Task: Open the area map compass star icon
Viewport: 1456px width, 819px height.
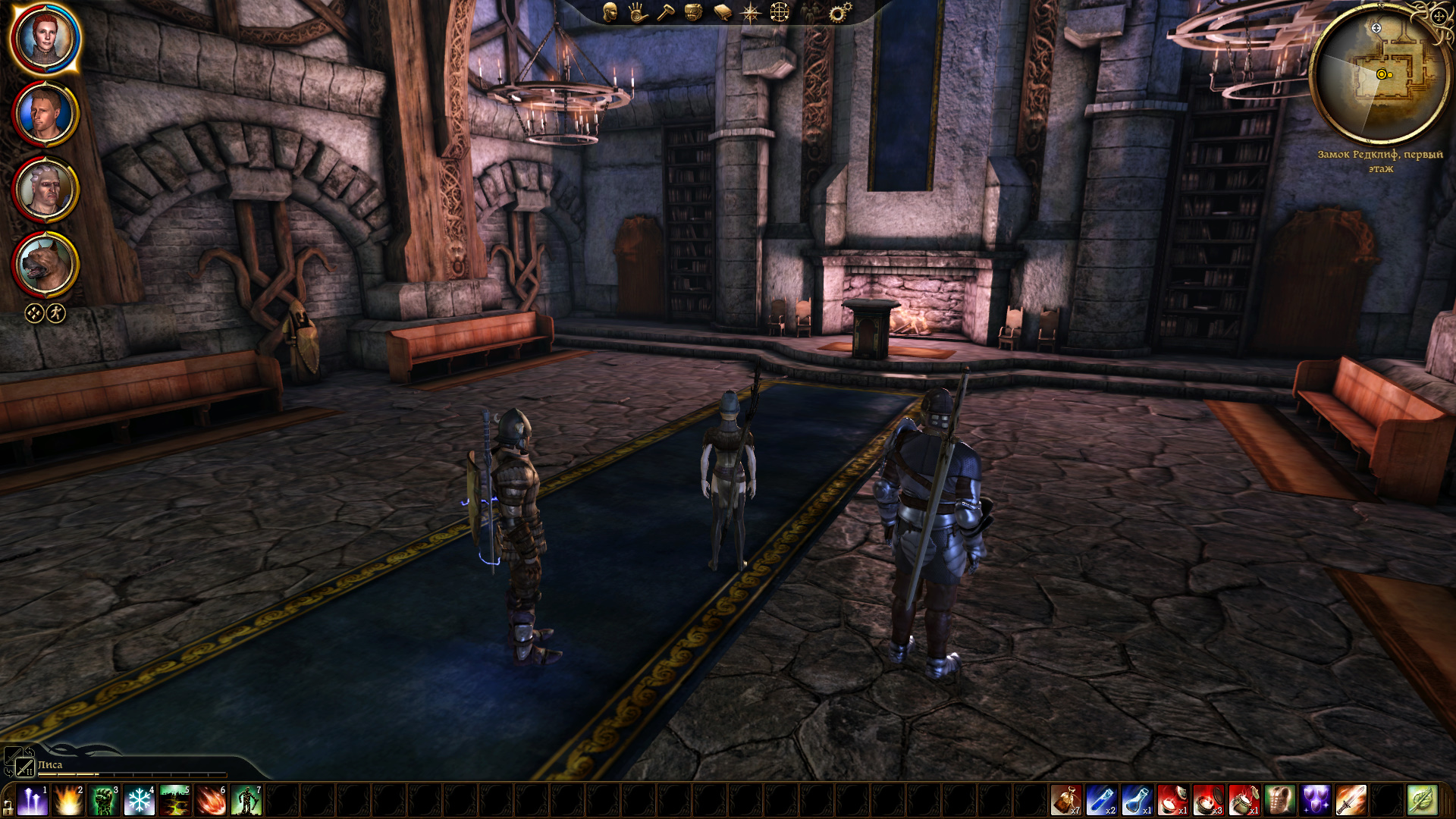Action: pyautogui.click(x=750, y=12)
